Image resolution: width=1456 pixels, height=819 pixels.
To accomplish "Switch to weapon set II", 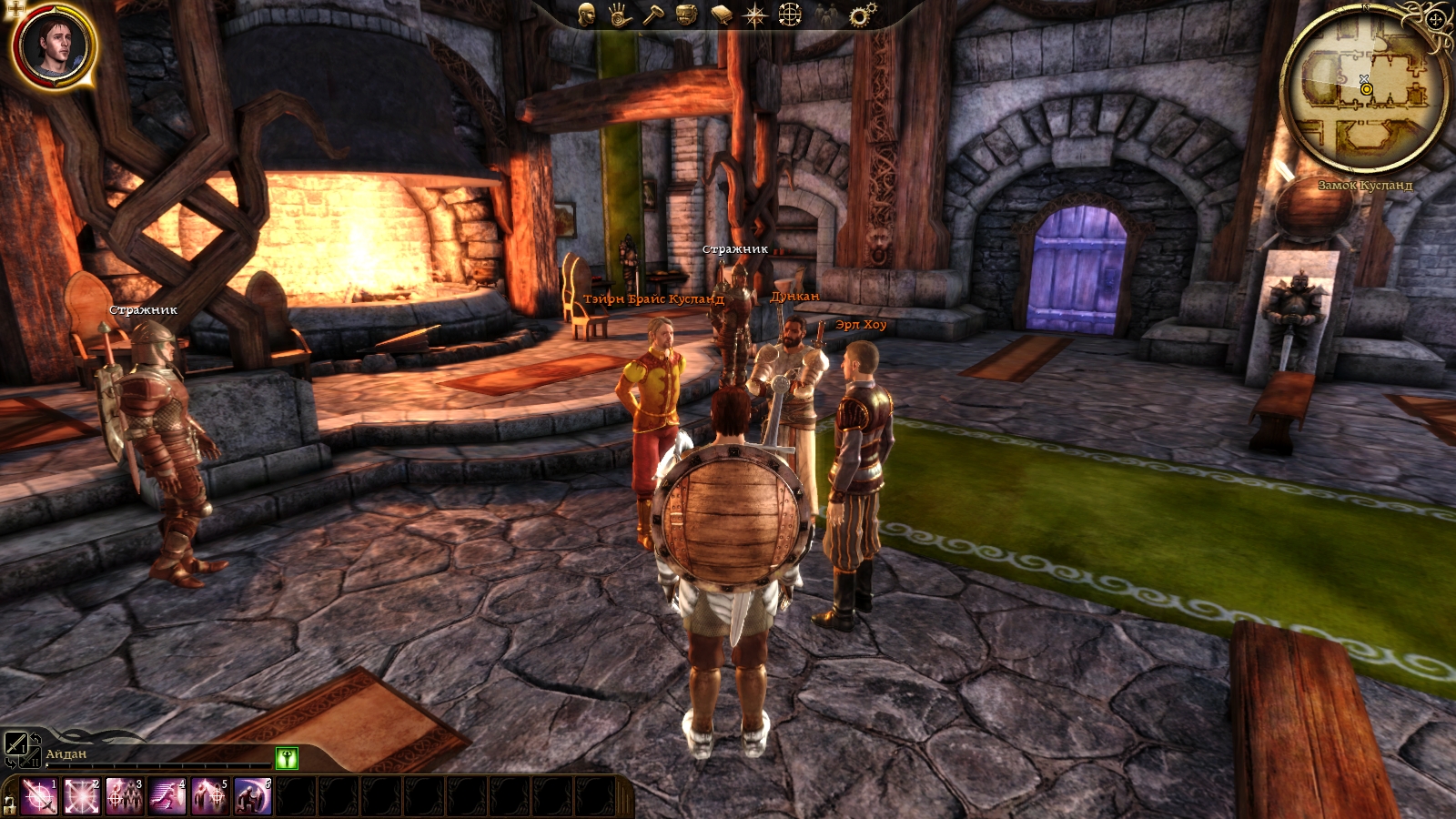I will 30,758.
